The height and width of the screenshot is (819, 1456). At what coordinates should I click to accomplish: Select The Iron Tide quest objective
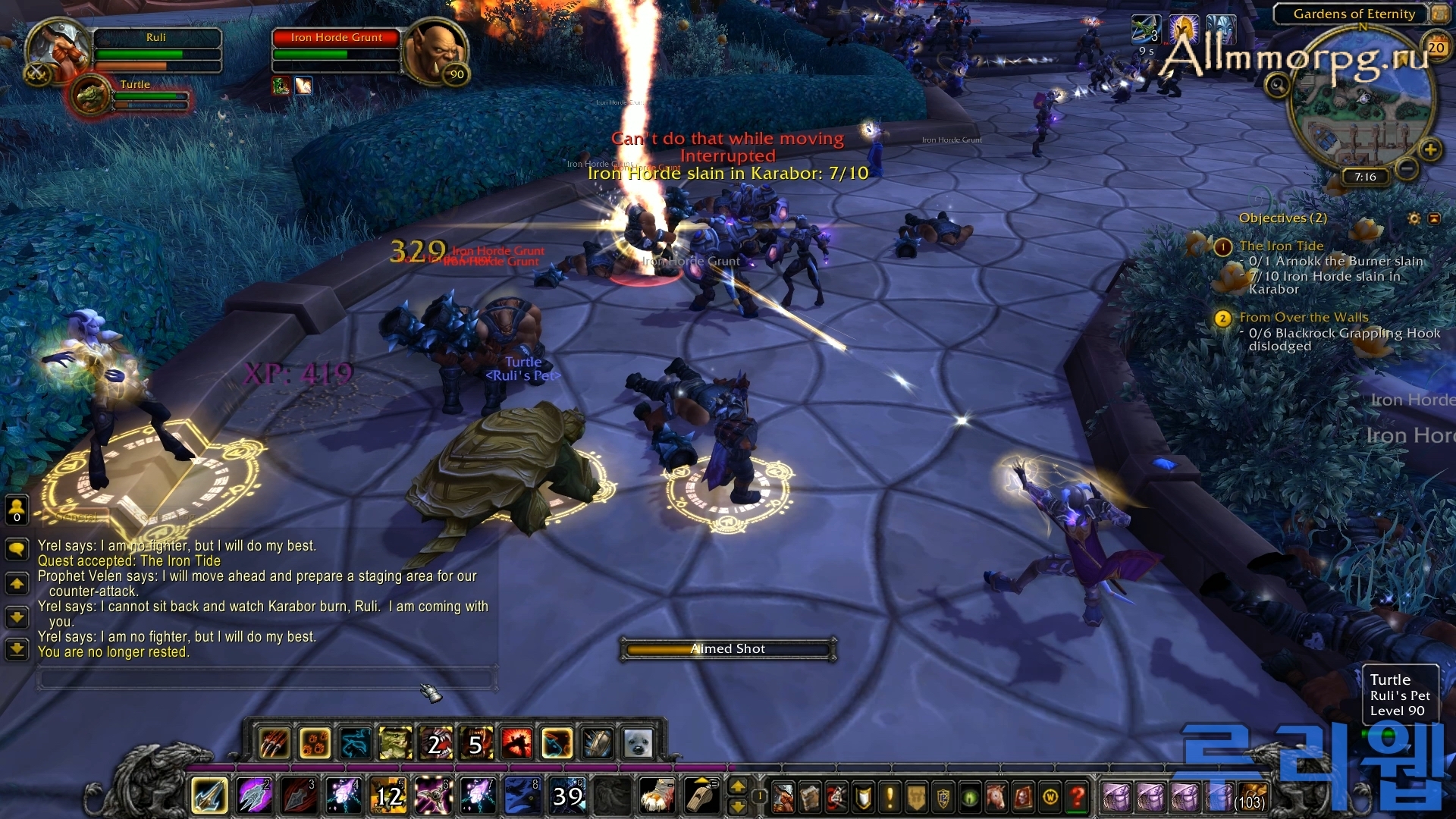click(x=1281, y=246)
